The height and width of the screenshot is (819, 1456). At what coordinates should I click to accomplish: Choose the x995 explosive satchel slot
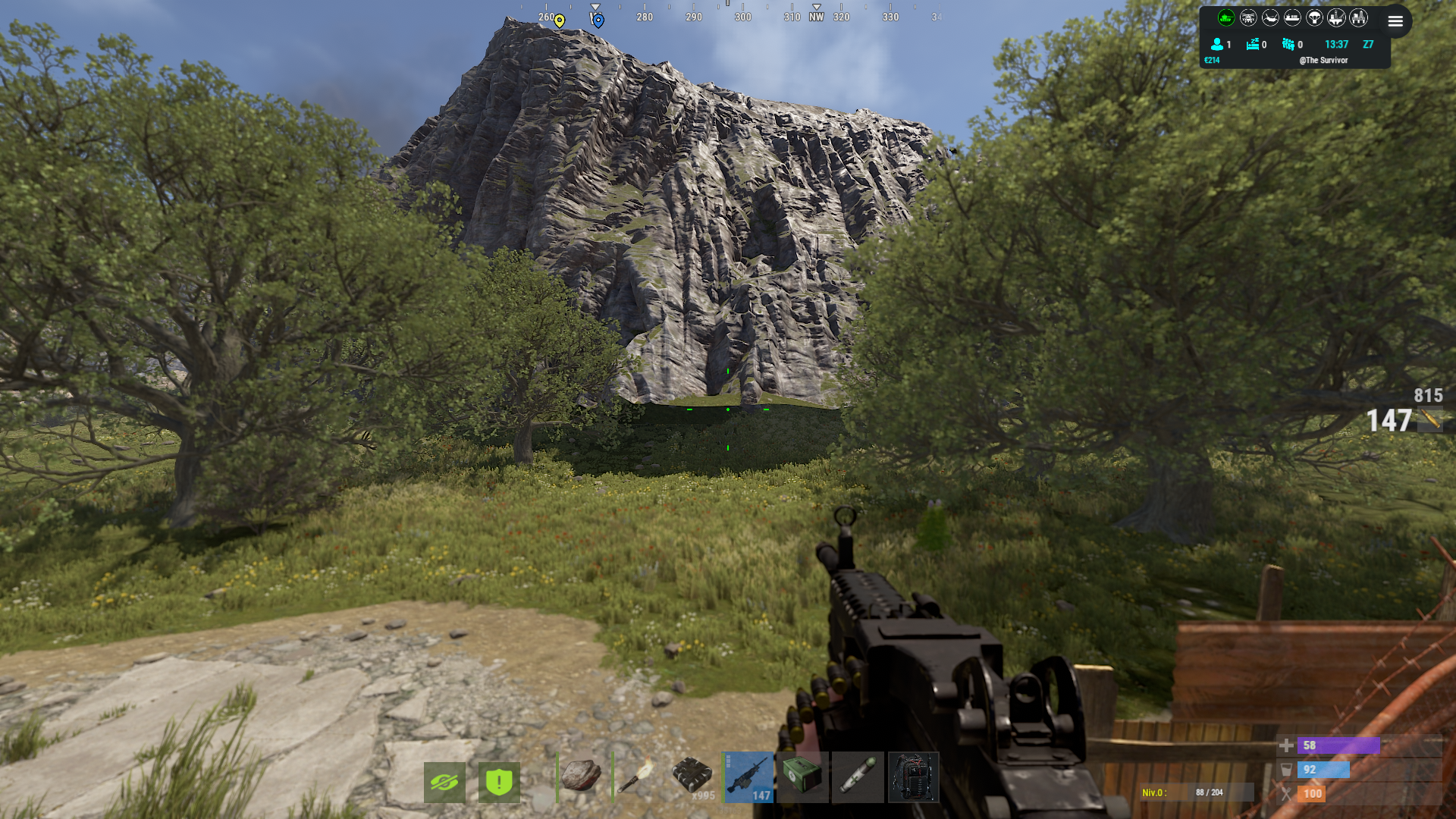point(692,777)
